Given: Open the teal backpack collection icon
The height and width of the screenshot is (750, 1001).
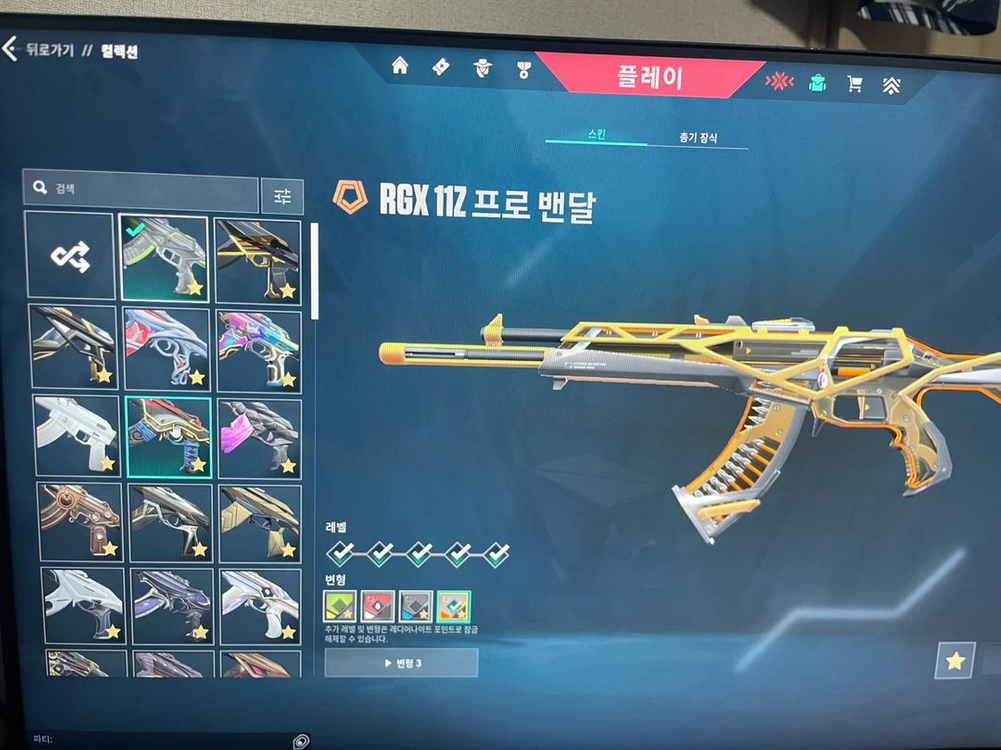Looking at the screenshot, I should point(817,83).
